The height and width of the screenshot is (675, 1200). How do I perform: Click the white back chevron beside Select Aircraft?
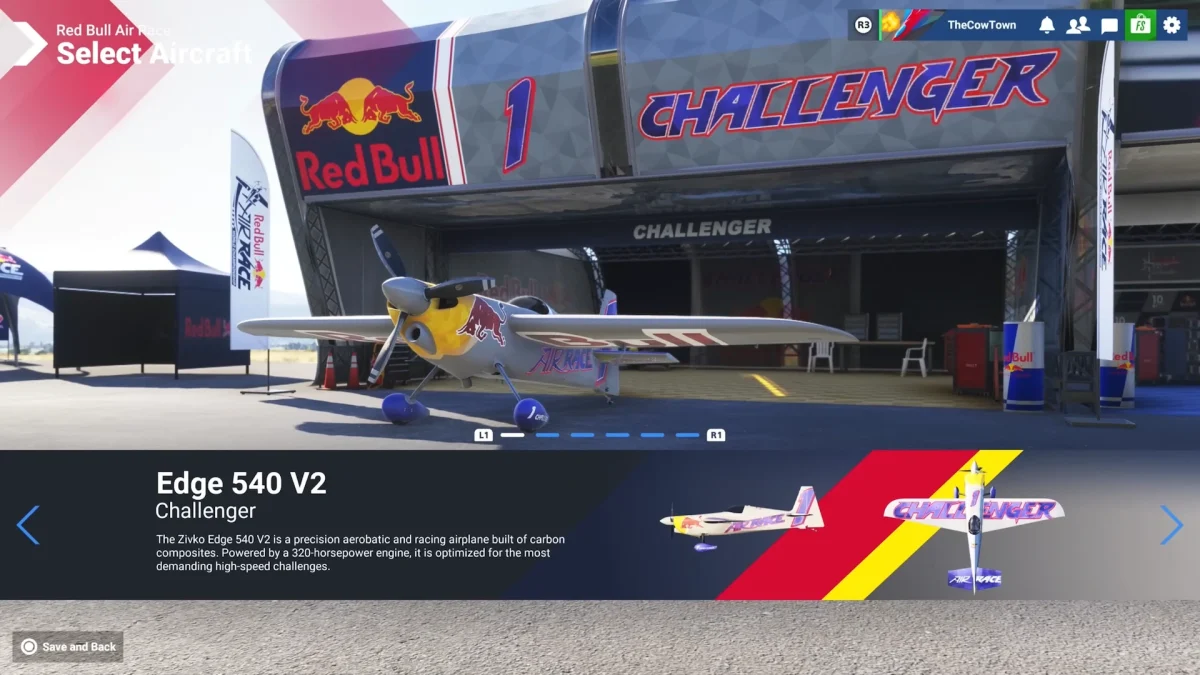(x=29, y=43)
